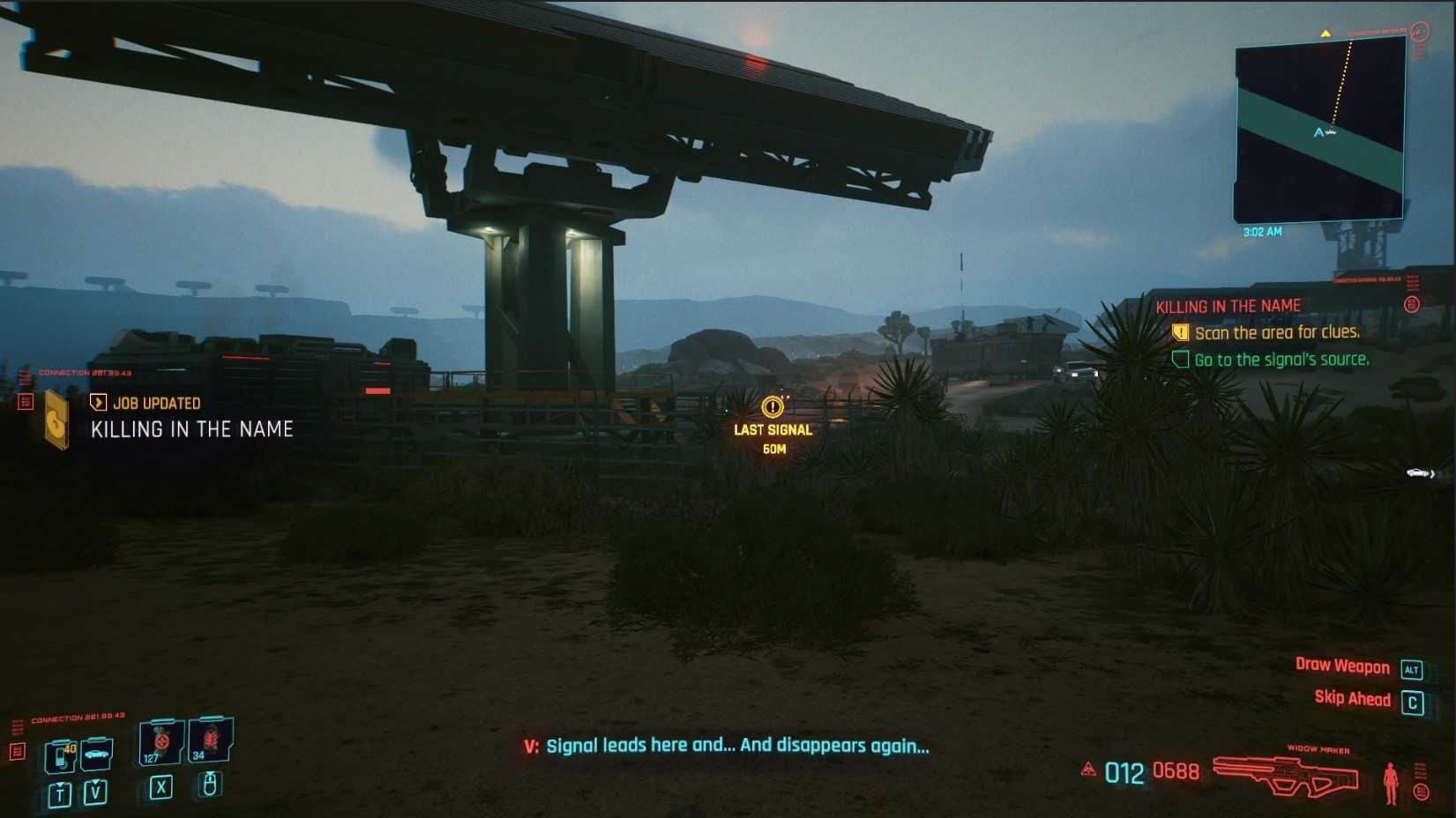Select the 'Scan the area for clues' objective

[1276, 332]
